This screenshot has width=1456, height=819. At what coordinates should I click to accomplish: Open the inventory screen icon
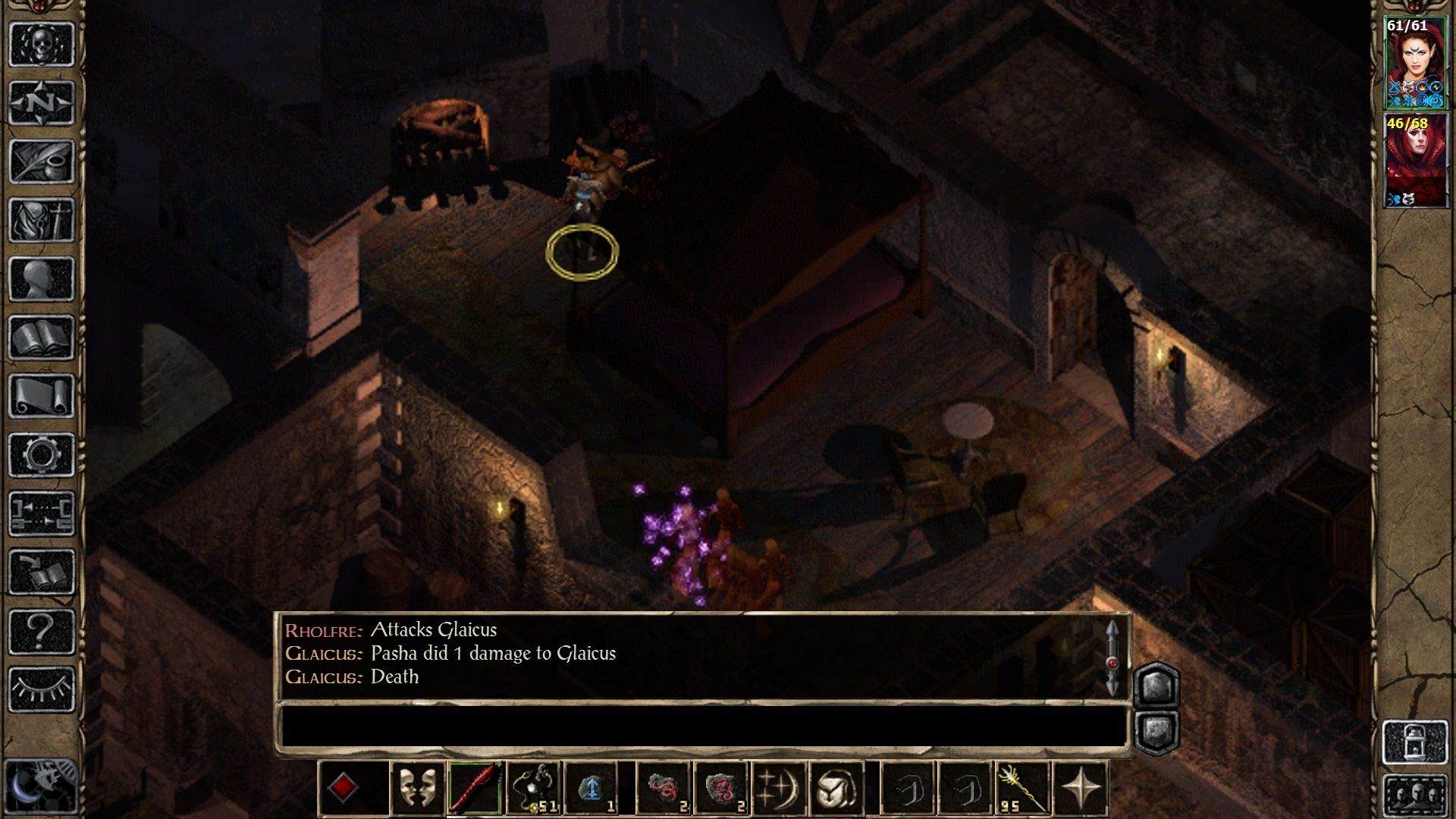(x=41, y=220)
